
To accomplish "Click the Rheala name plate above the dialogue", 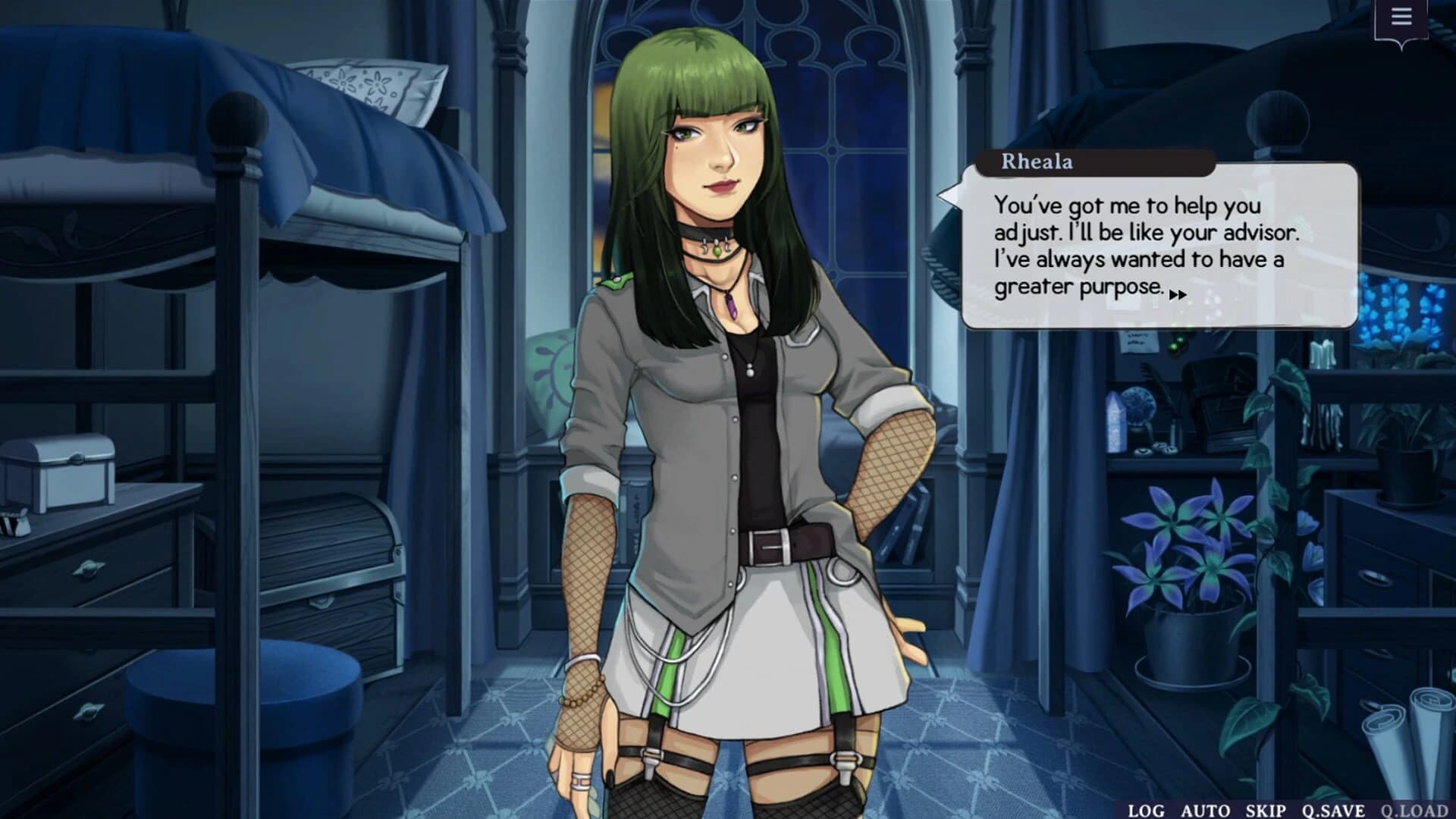I will (x=1039, y=160).
